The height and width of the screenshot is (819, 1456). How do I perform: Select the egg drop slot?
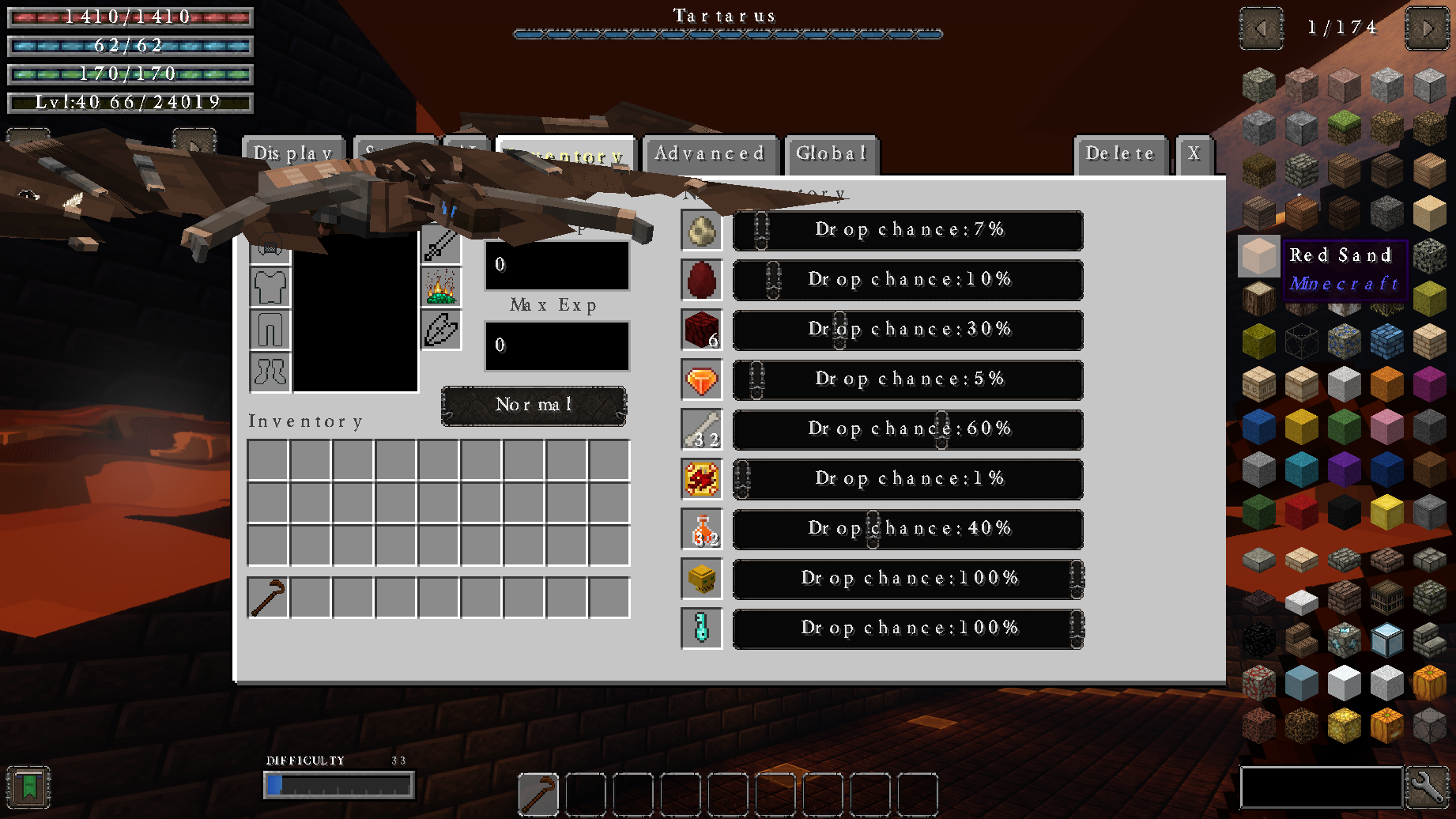(x=701, y=231)
